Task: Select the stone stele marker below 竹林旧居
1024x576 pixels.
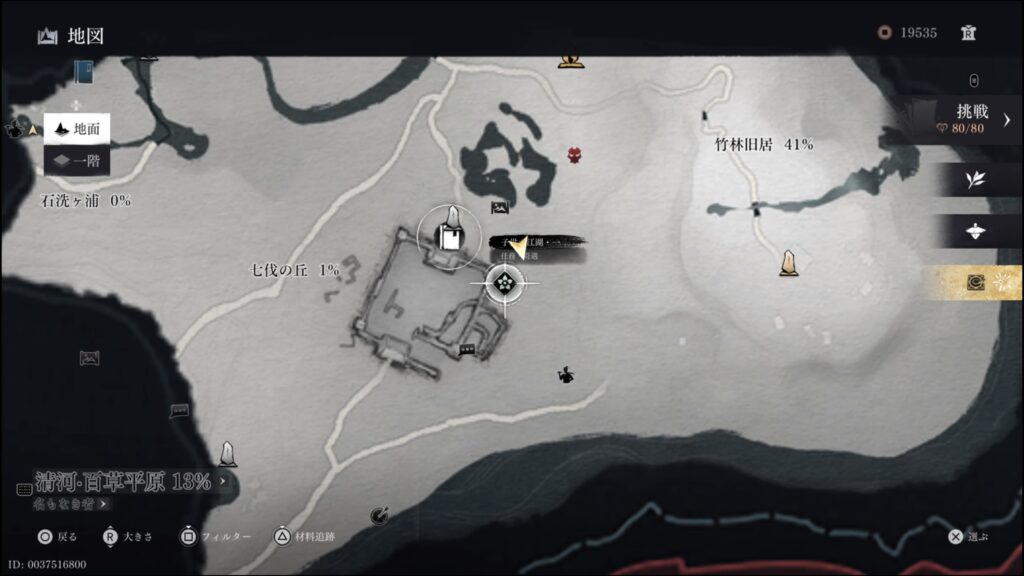Action: (789, 262)
